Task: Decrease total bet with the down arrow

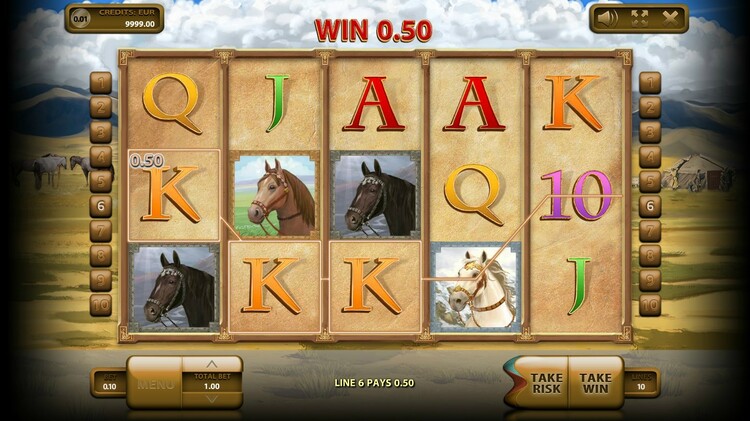Action: pyautogui.click(x=211, y=400)
